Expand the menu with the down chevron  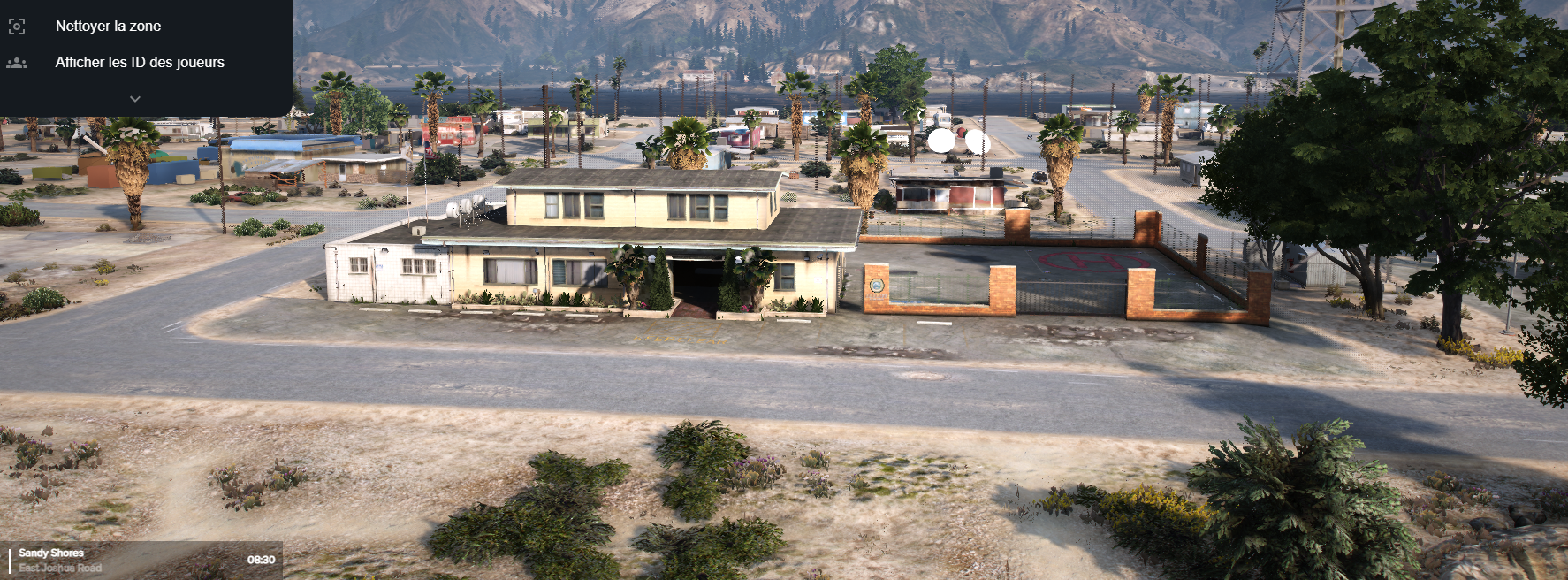pyautogui.click(x=135, y=99)
